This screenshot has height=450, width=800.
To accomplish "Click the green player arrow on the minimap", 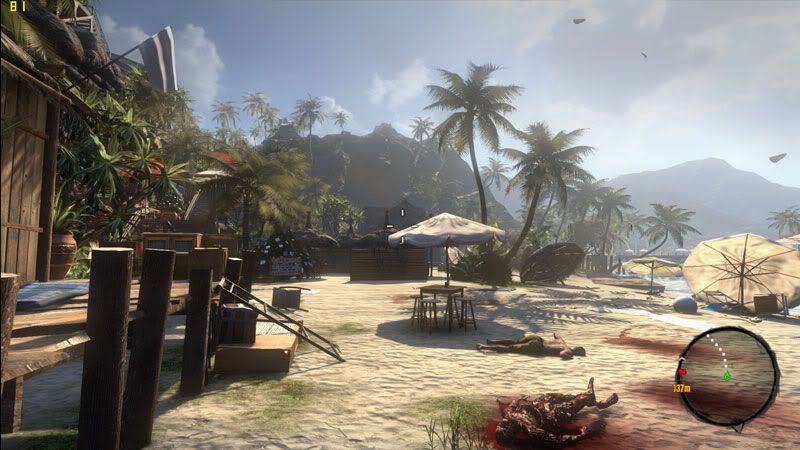I will 727,376.
